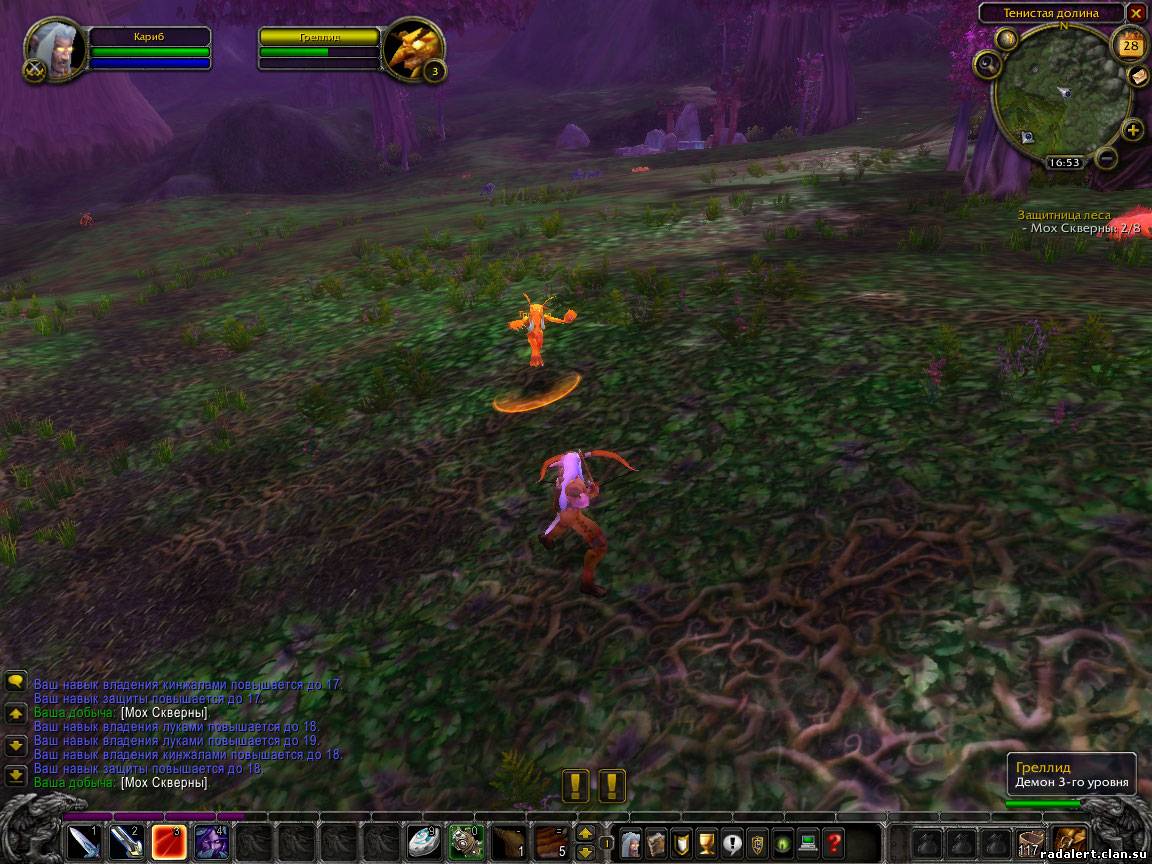
Task: Use the hearthstone on the action bar
Action: [x=423, y=842]
